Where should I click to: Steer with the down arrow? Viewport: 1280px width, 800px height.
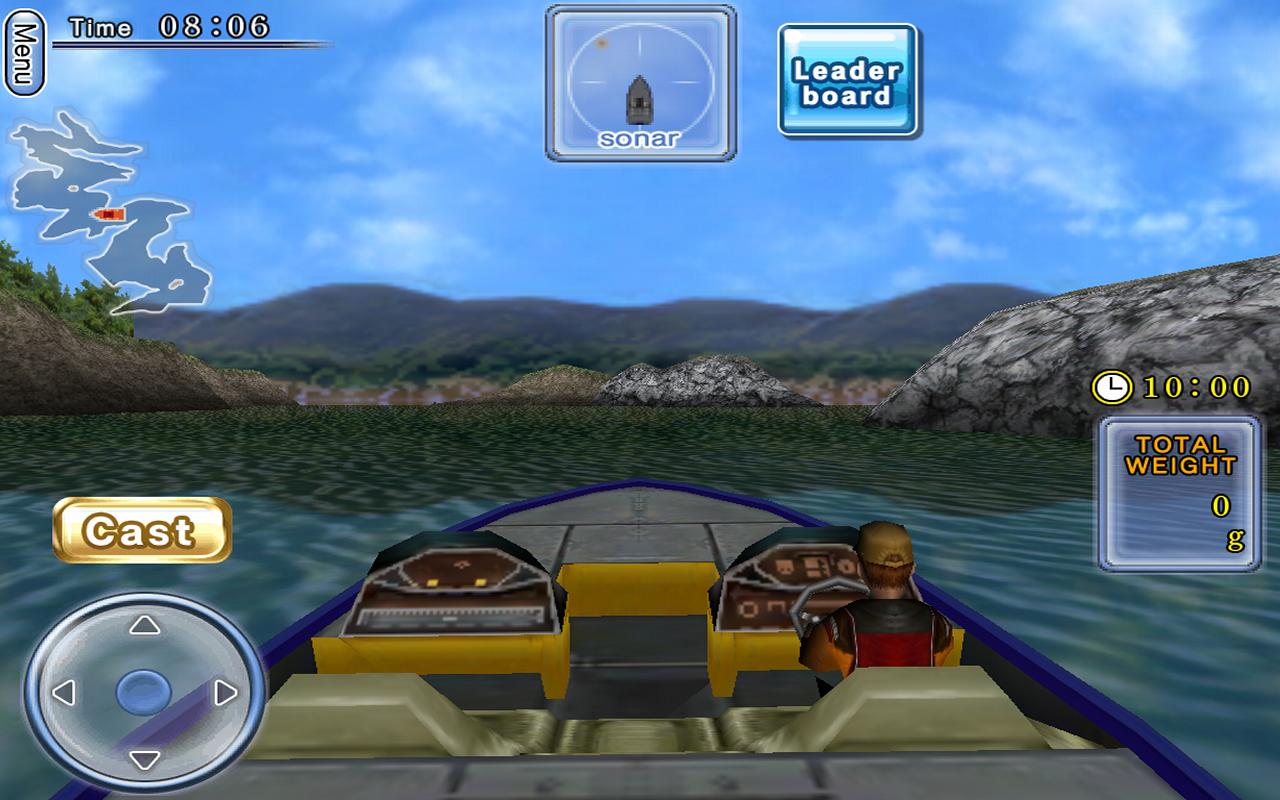[145, 759]
